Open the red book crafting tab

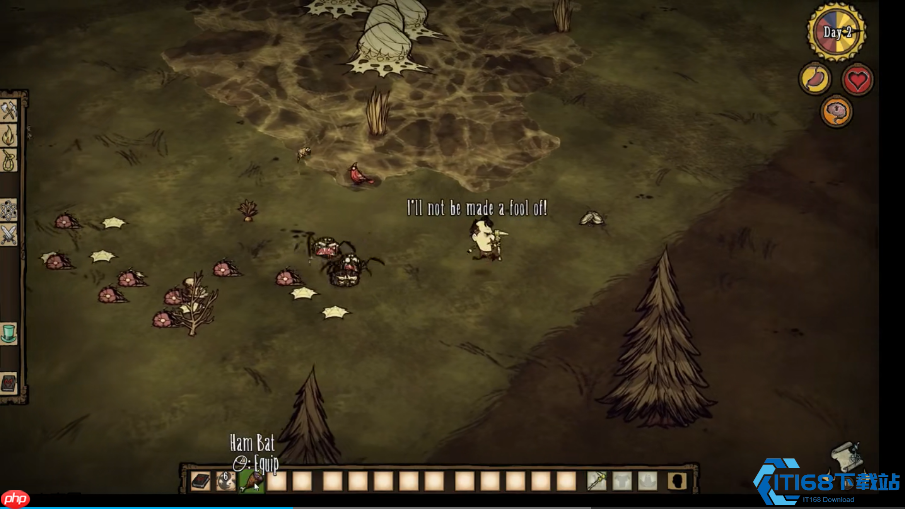[x=9, y=383]
